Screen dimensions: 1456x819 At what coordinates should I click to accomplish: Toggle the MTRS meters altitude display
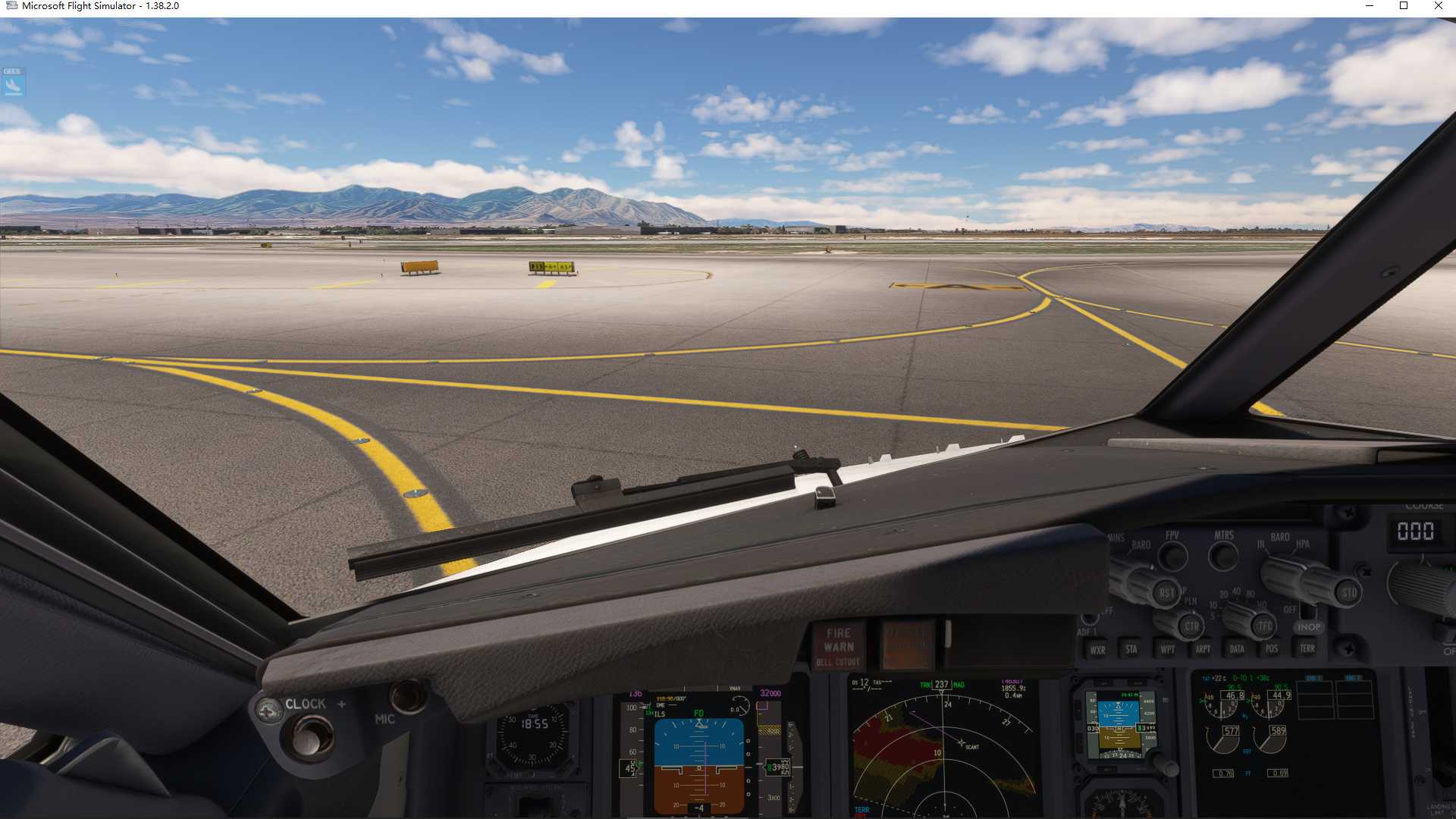click(1224, 554)
